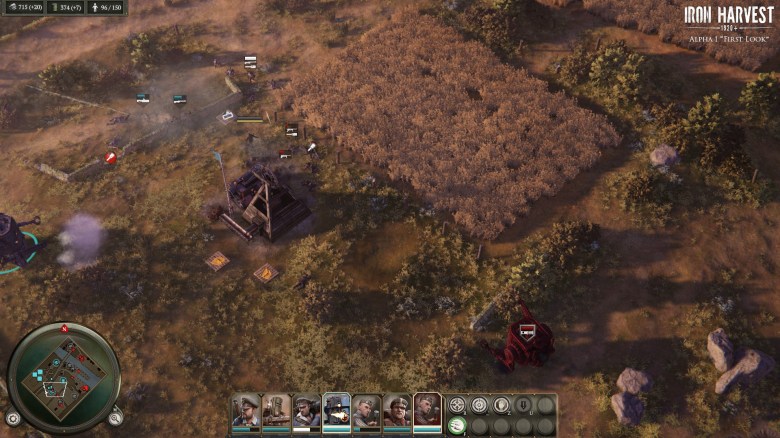Select the last unit portrait in squad bar
780x438 pixels.
(x=427, y=410)
